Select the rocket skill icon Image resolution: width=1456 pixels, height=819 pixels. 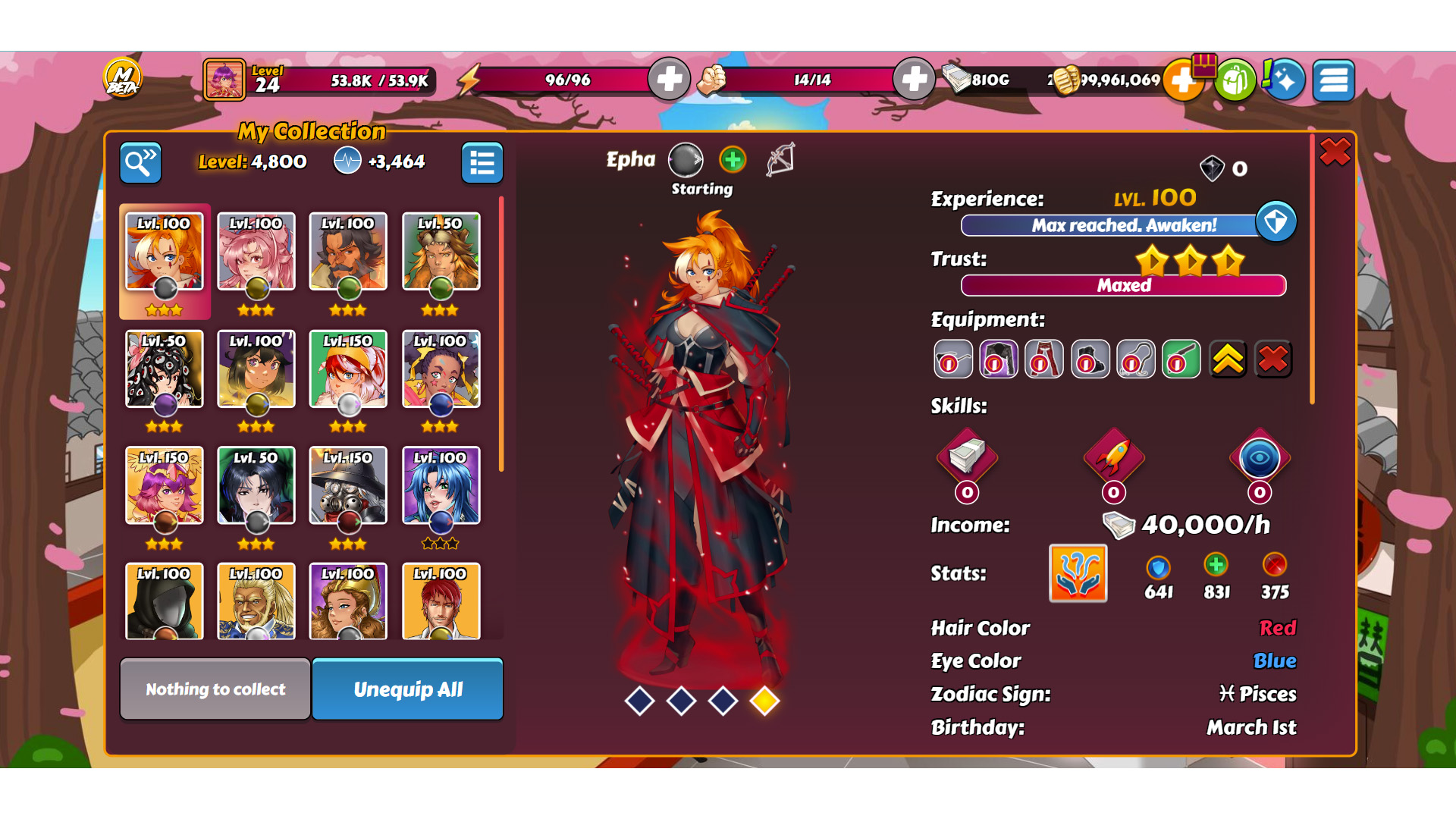point(1113,457)
